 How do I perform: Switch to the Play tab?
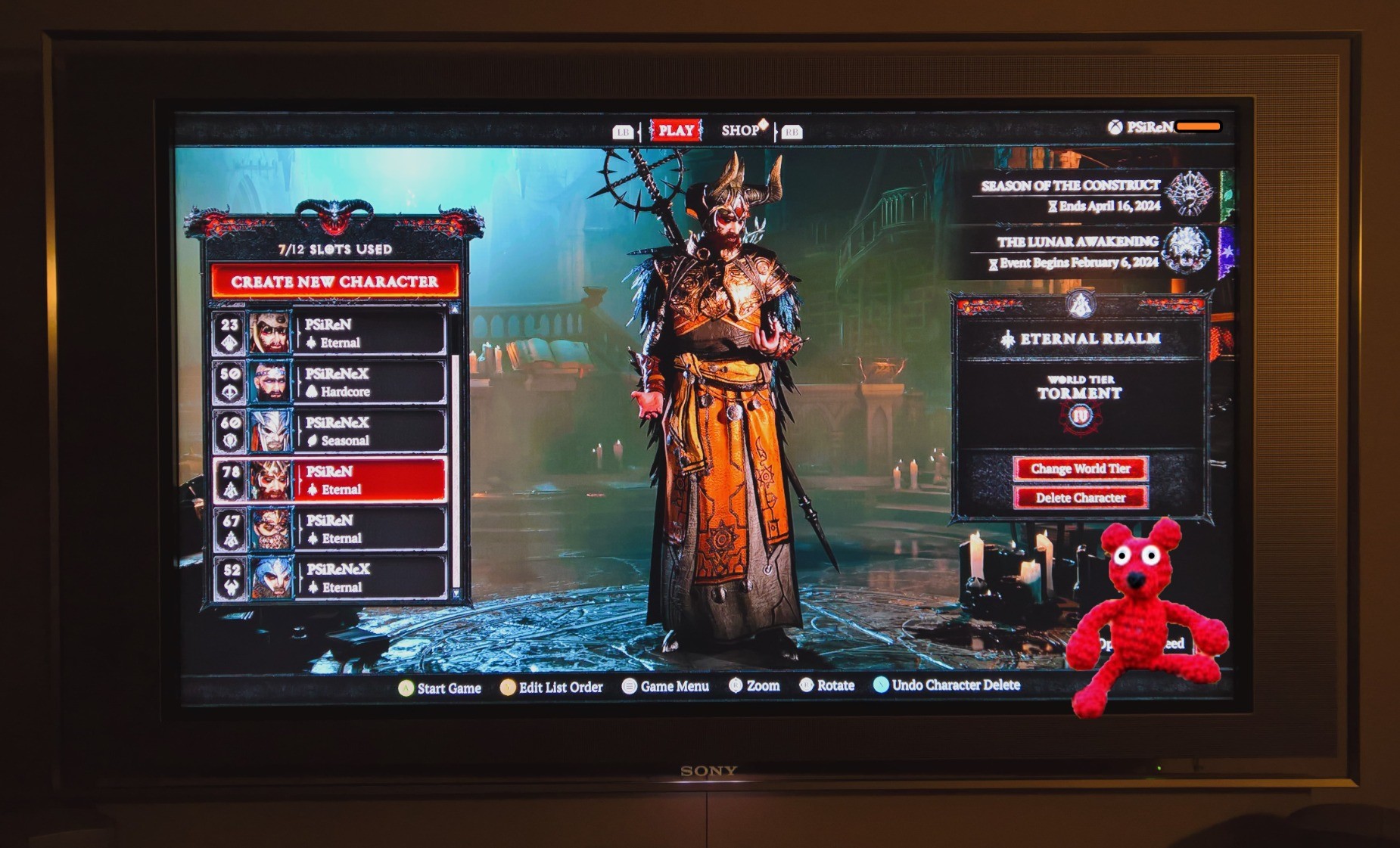(x=676, y=130)
